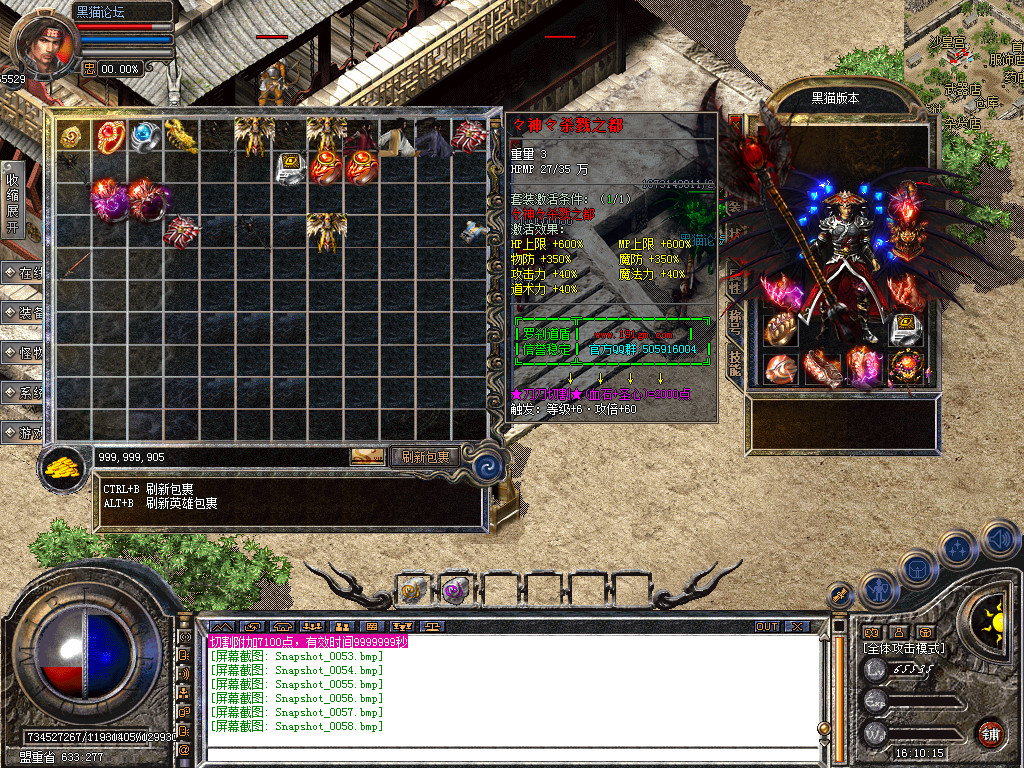This screenshot has height=768, width=1024.
Task: Open the 技能 skills tab
Action: point(735,362)
